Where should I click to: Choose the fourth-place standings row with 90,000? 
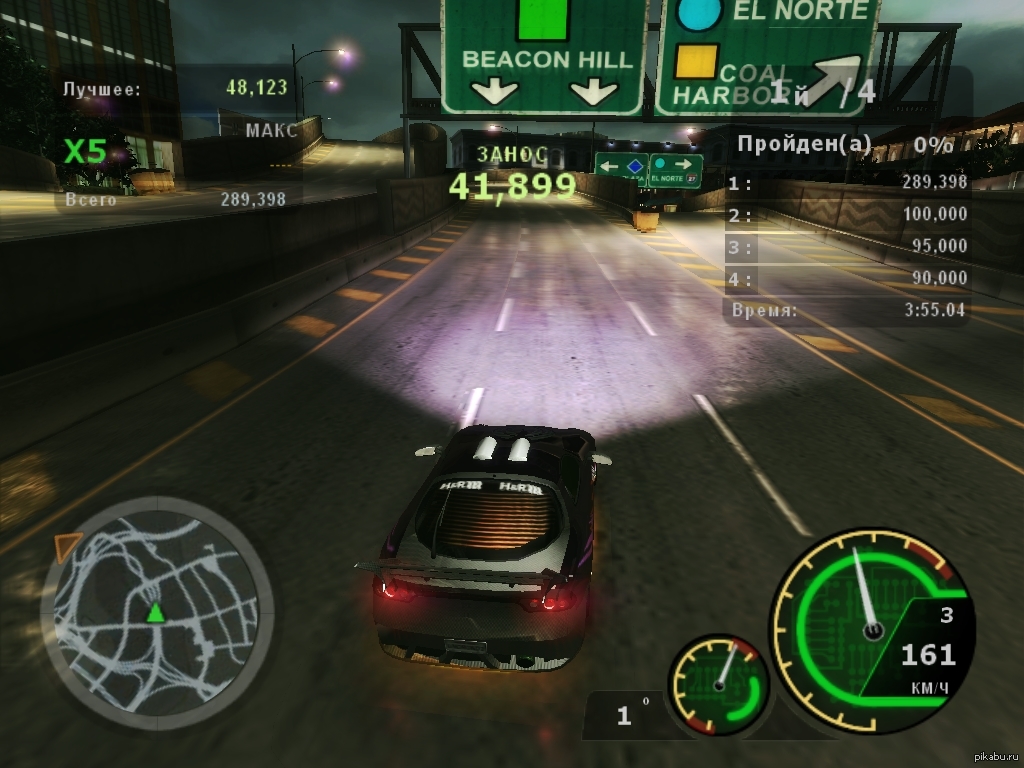(x=848, y=278)
